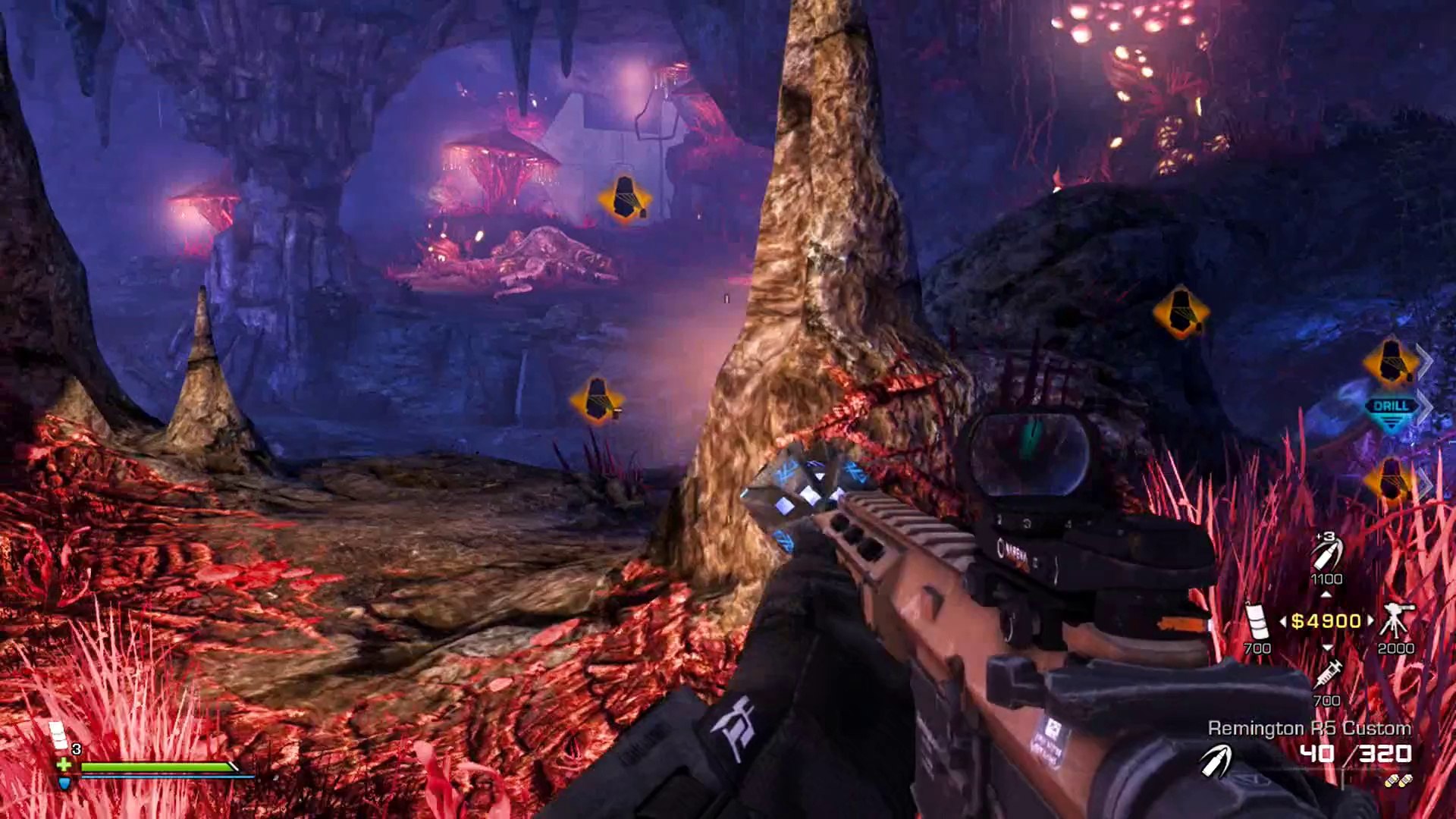Activate the 2000-cost sentry turret ability

(1395, 620)
